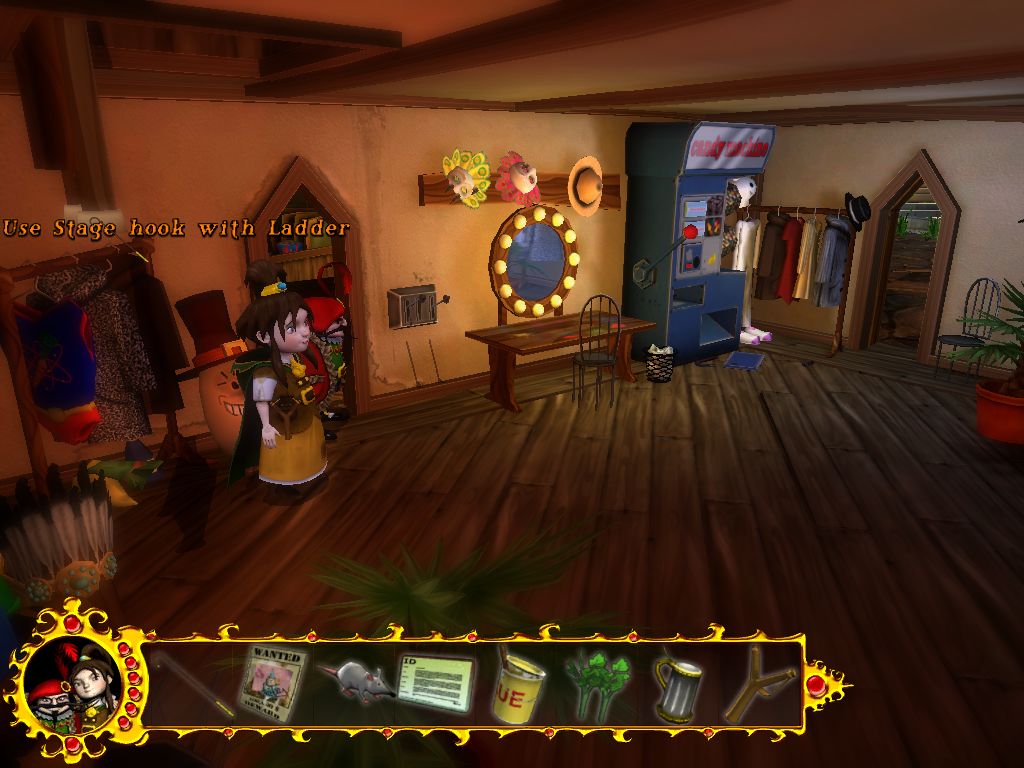The width and height of the screenshot is (1024, 768).
Task: Click the red gem inventory scroll button
Action: click(x=816, y=685)
